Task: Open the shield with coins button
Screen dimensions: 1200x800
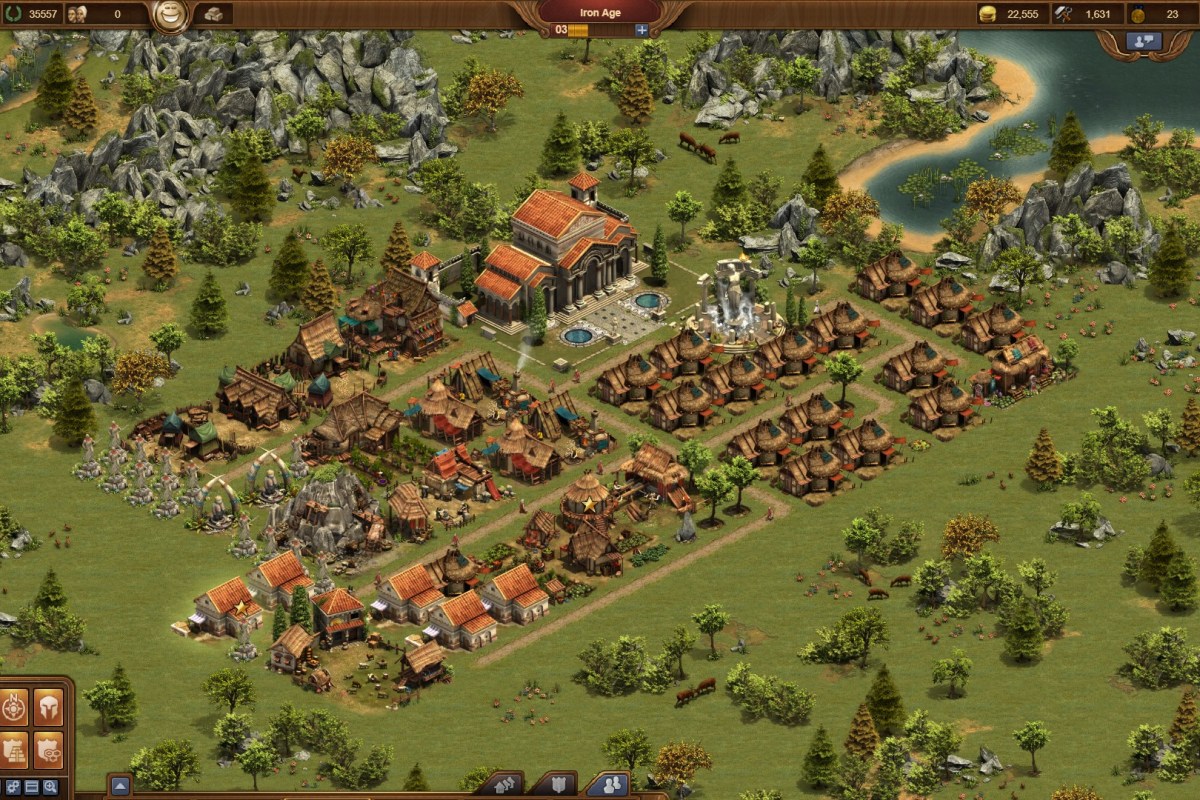Action: click(48, 749)
